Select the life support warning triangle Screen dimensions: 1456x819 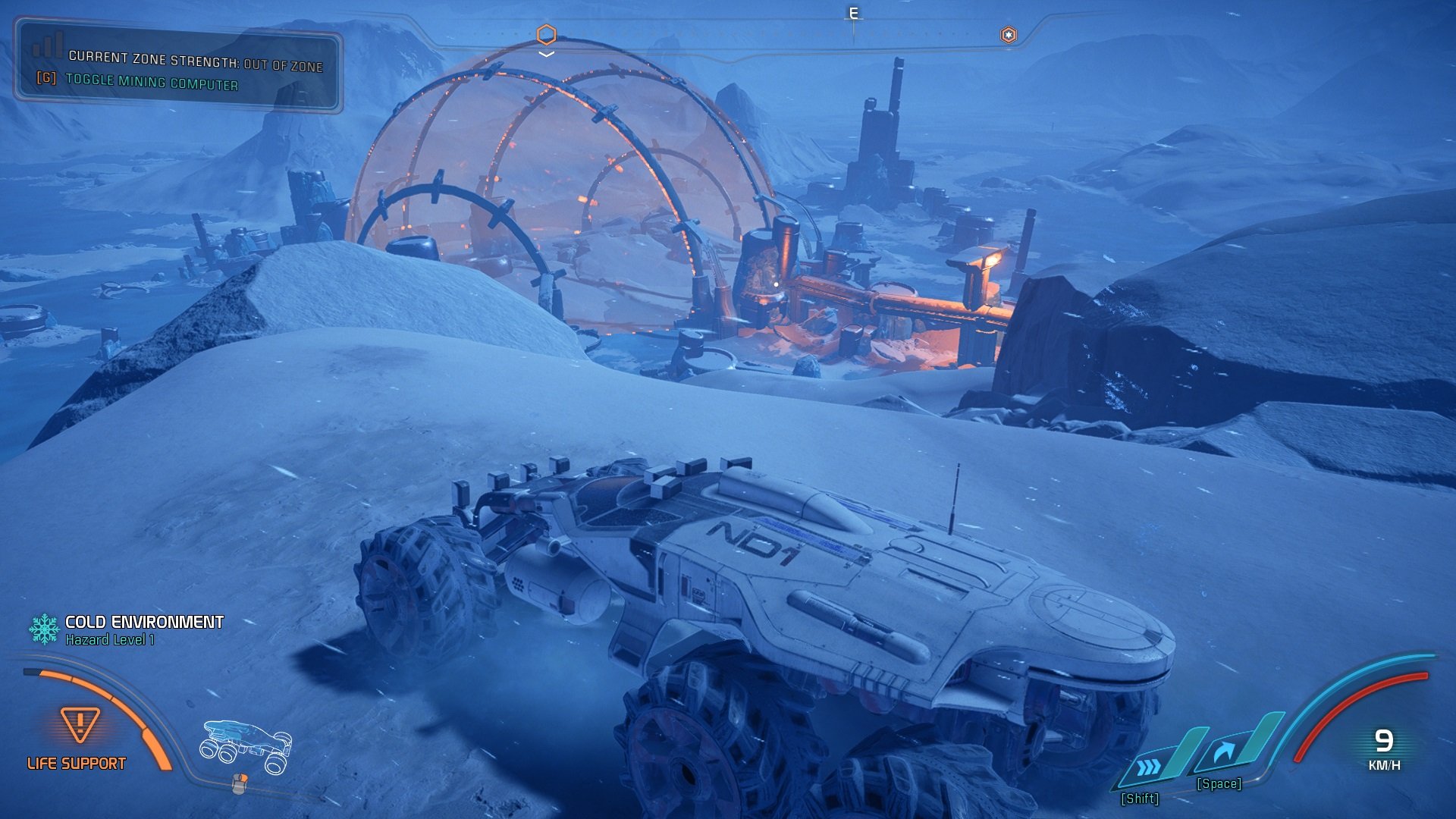tap(80, 724)
